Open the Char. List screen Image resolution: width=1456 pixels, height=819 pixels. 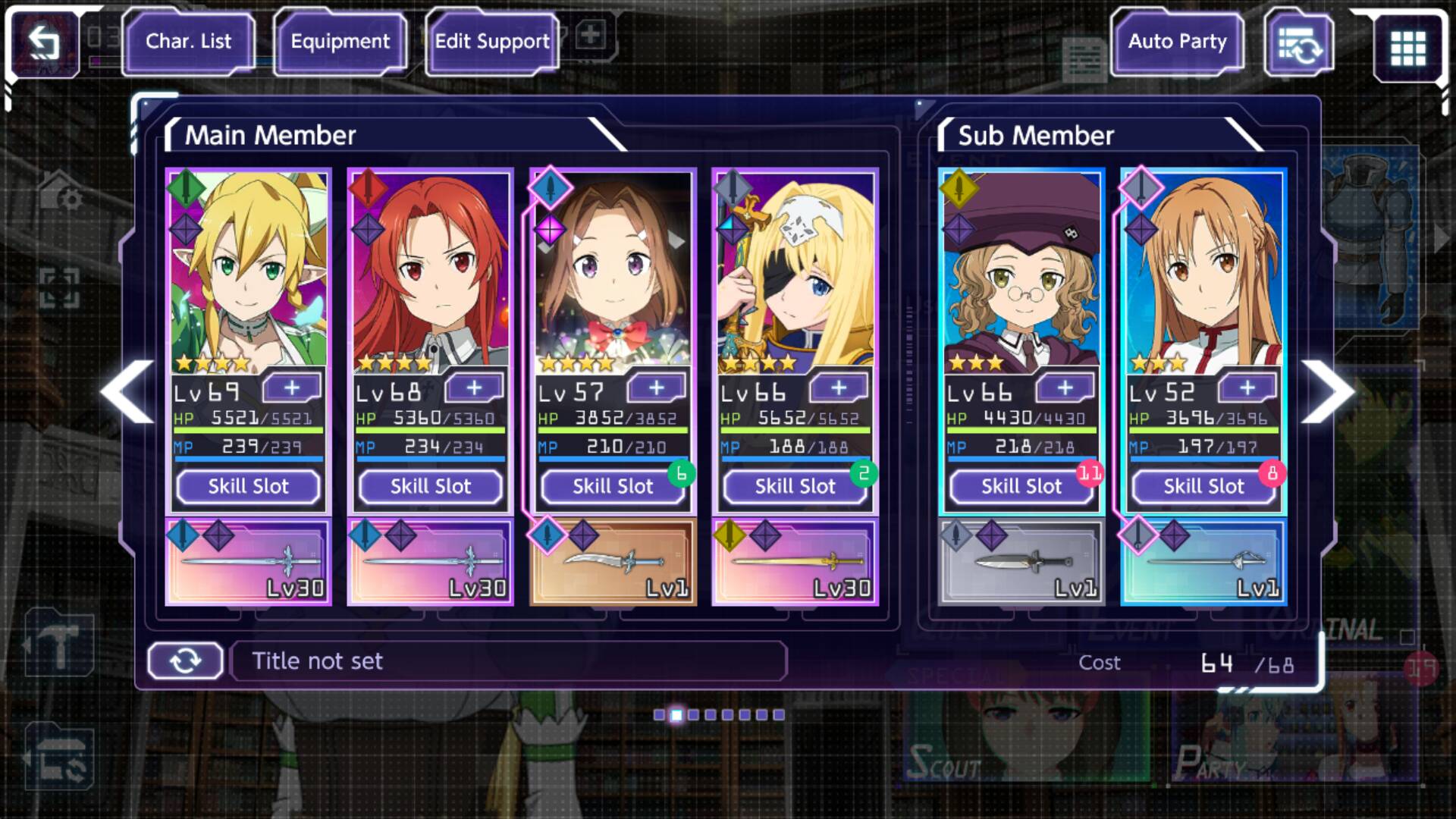[x=188, y=42]
